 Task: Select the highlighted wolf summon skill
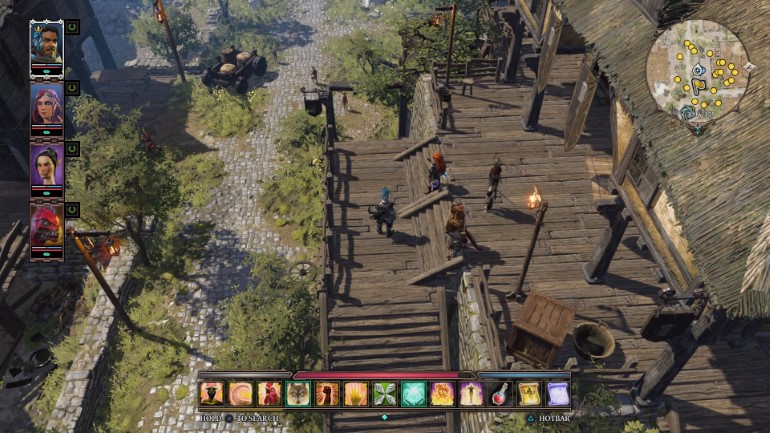pyautogui.click(x=298, y=394)
